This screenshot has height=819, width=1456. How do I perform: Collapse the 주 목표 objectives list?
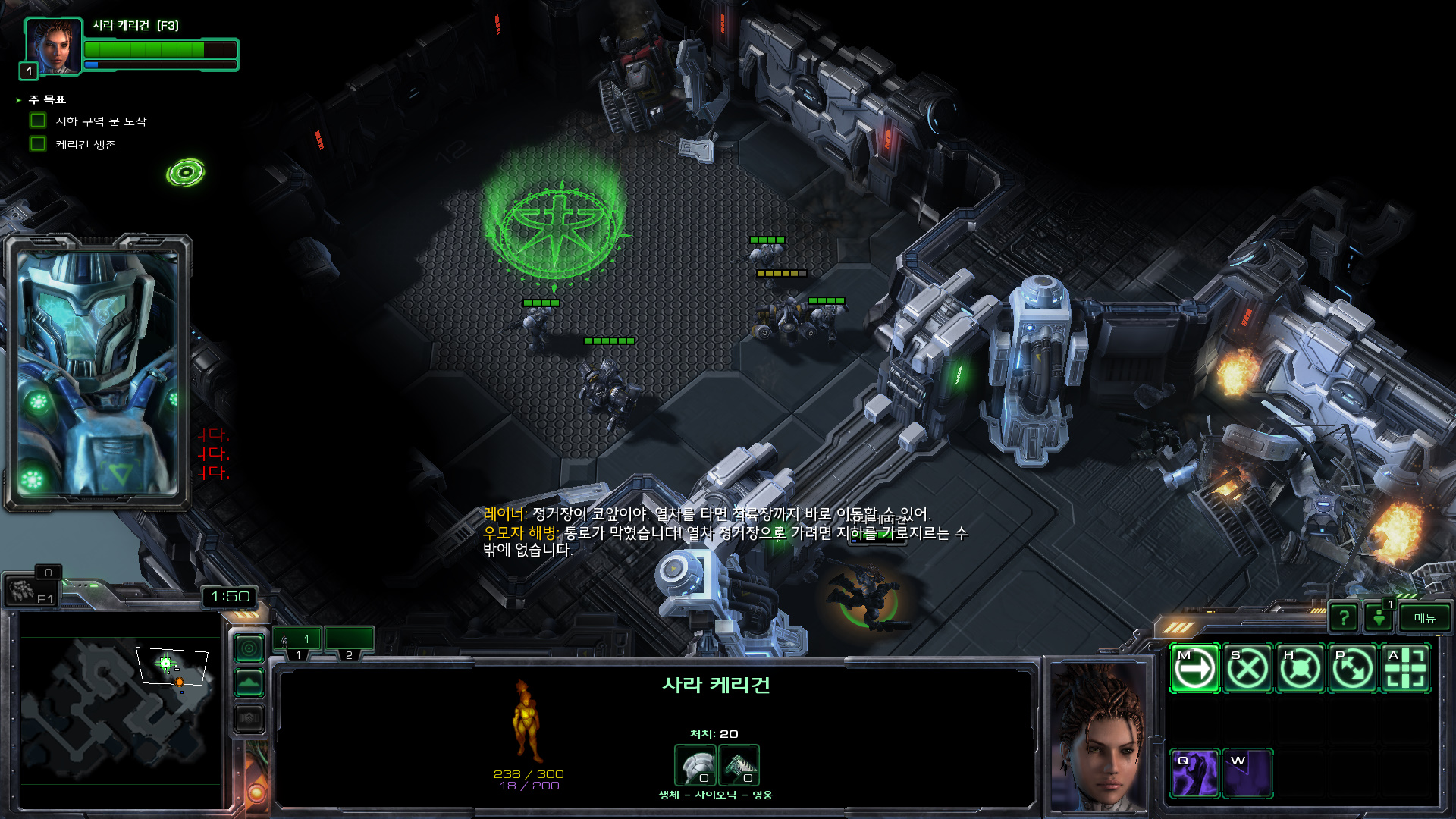pyautogui.click(x=18, y=100)
